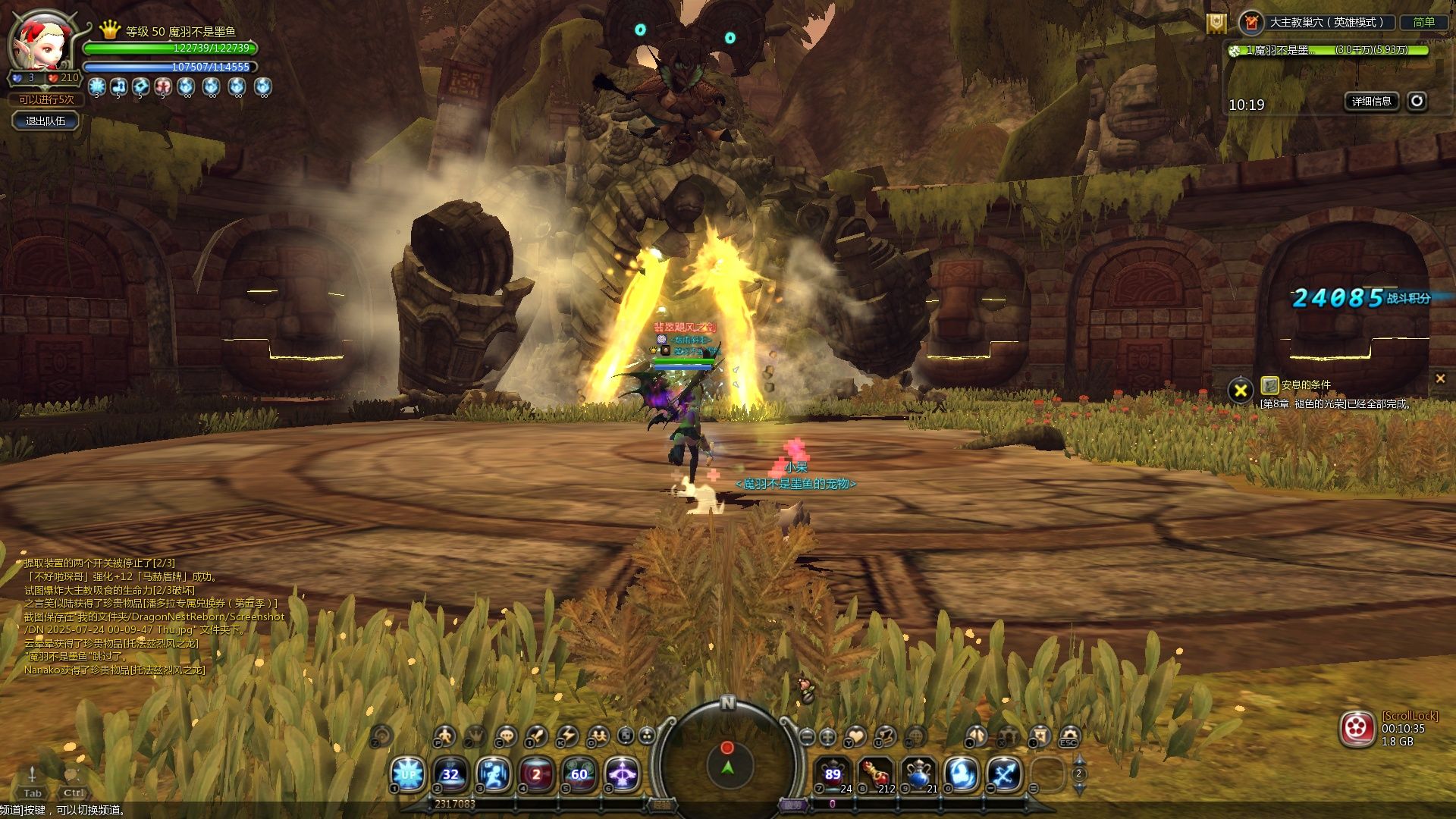1456x819 pixels.
Task: Zoom out the minimap with minus button
Action: click(807, 736)
